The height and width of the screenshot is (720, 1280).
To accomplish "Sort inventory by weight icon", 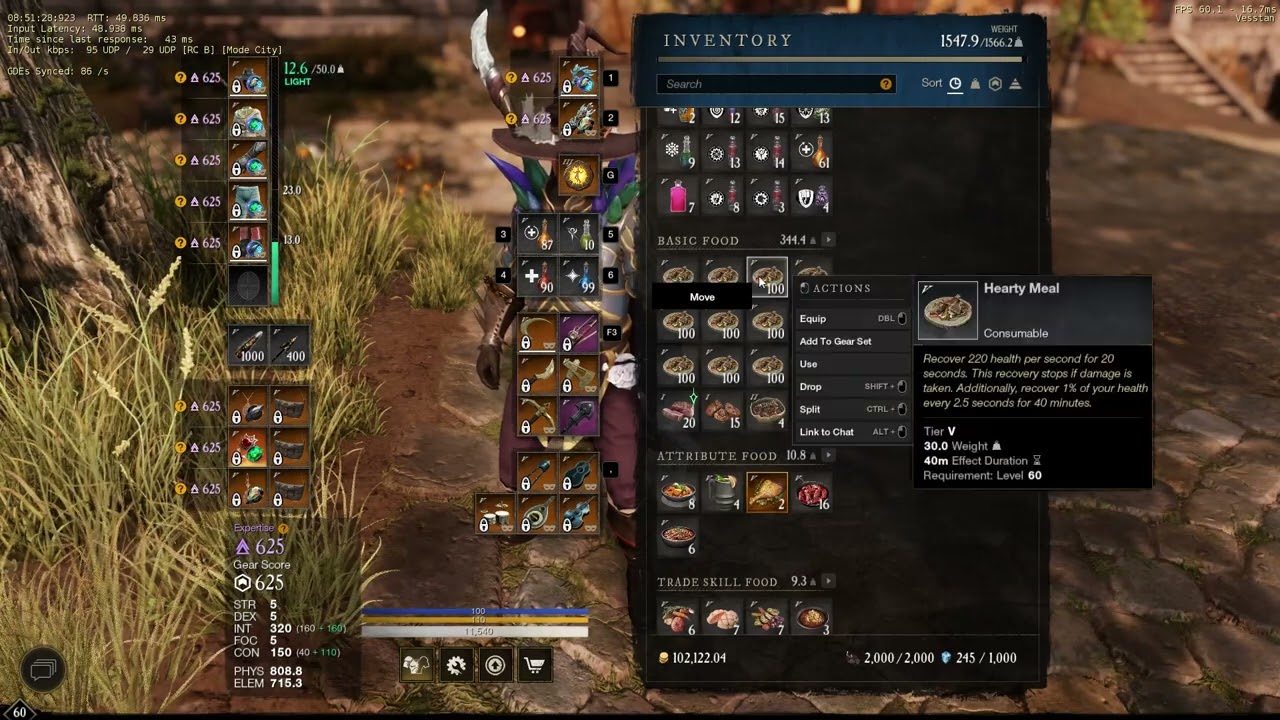I will (x=975, y=84).
